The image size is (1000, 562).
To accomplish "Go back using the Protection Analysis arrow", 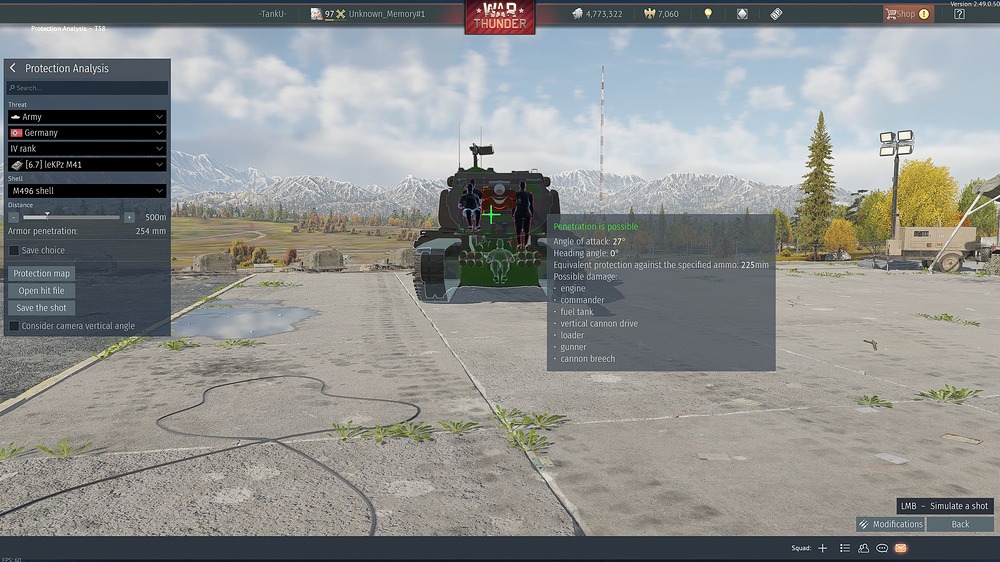I will coord(13,68).
